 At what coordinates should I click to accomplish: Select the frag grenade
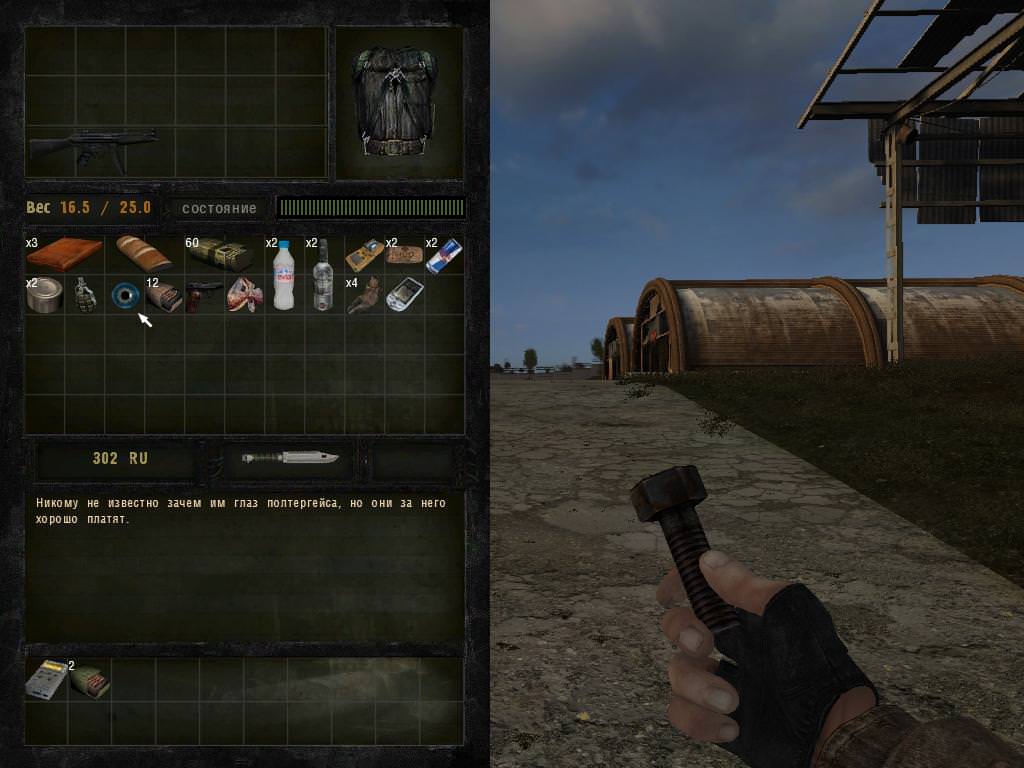[x=85, y=295]
